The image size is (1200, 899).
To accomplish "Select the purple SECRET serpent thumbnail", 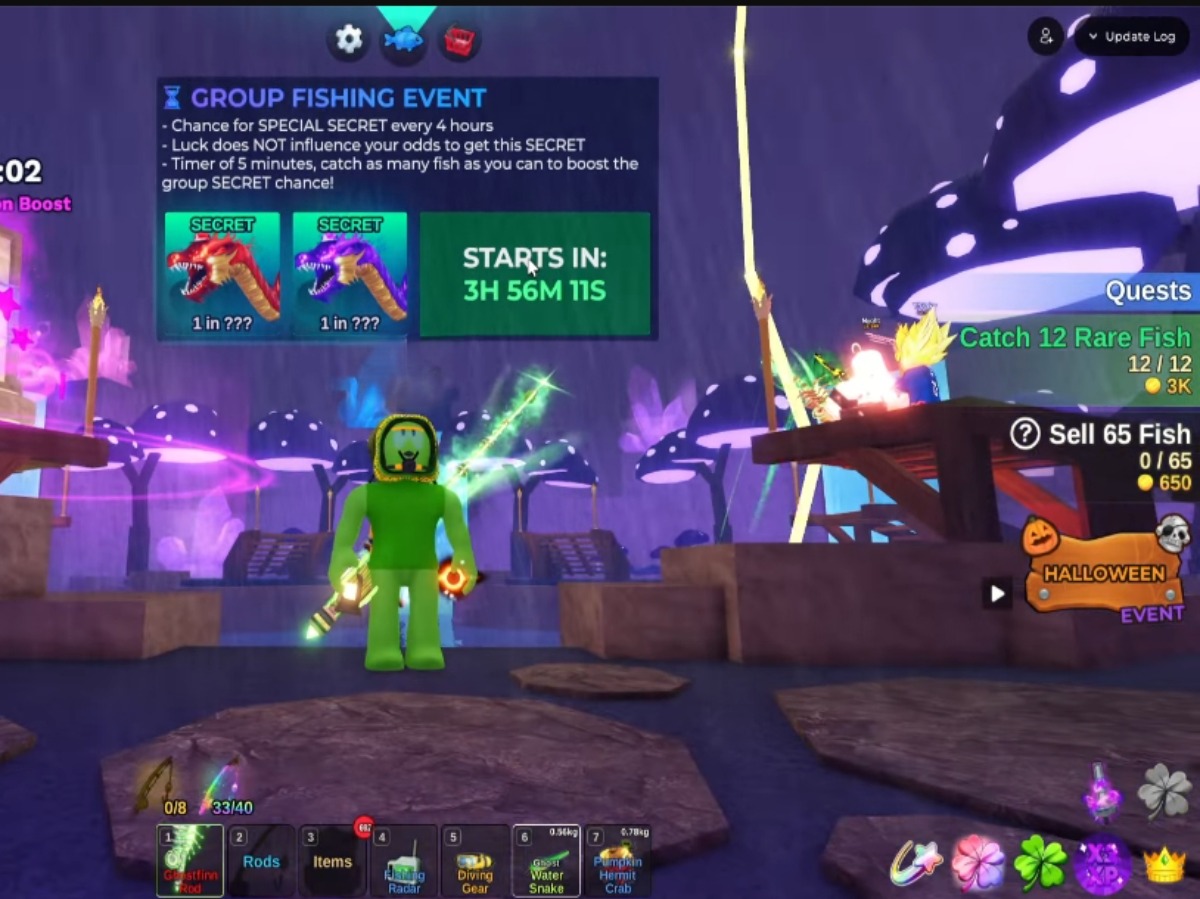I will (x=350, y=273).
